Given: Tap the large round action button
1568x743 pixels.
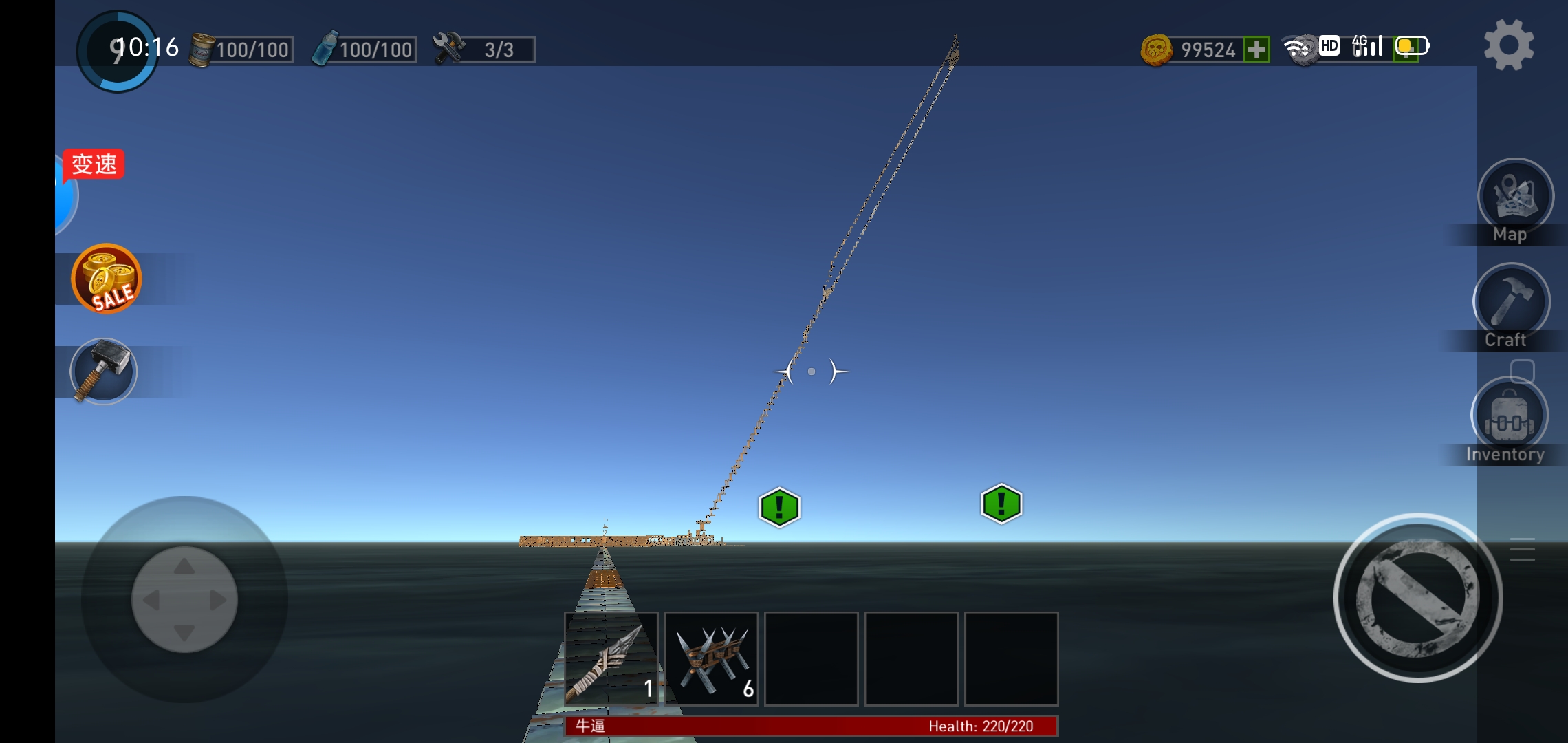Looking at the screenshot, I should tap(1417, 597).
